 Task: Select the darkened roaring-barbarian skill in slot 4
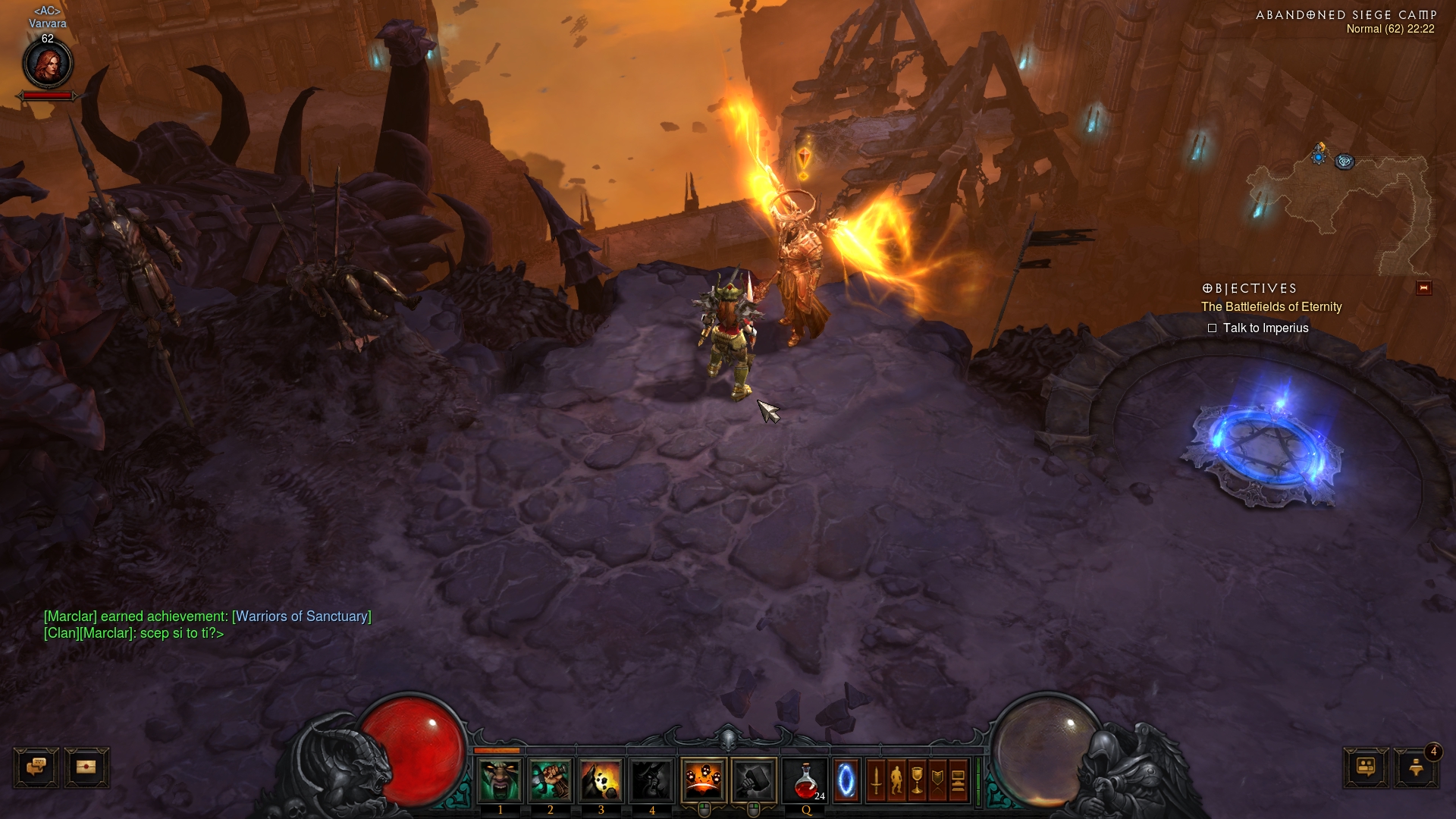[651, 780]
